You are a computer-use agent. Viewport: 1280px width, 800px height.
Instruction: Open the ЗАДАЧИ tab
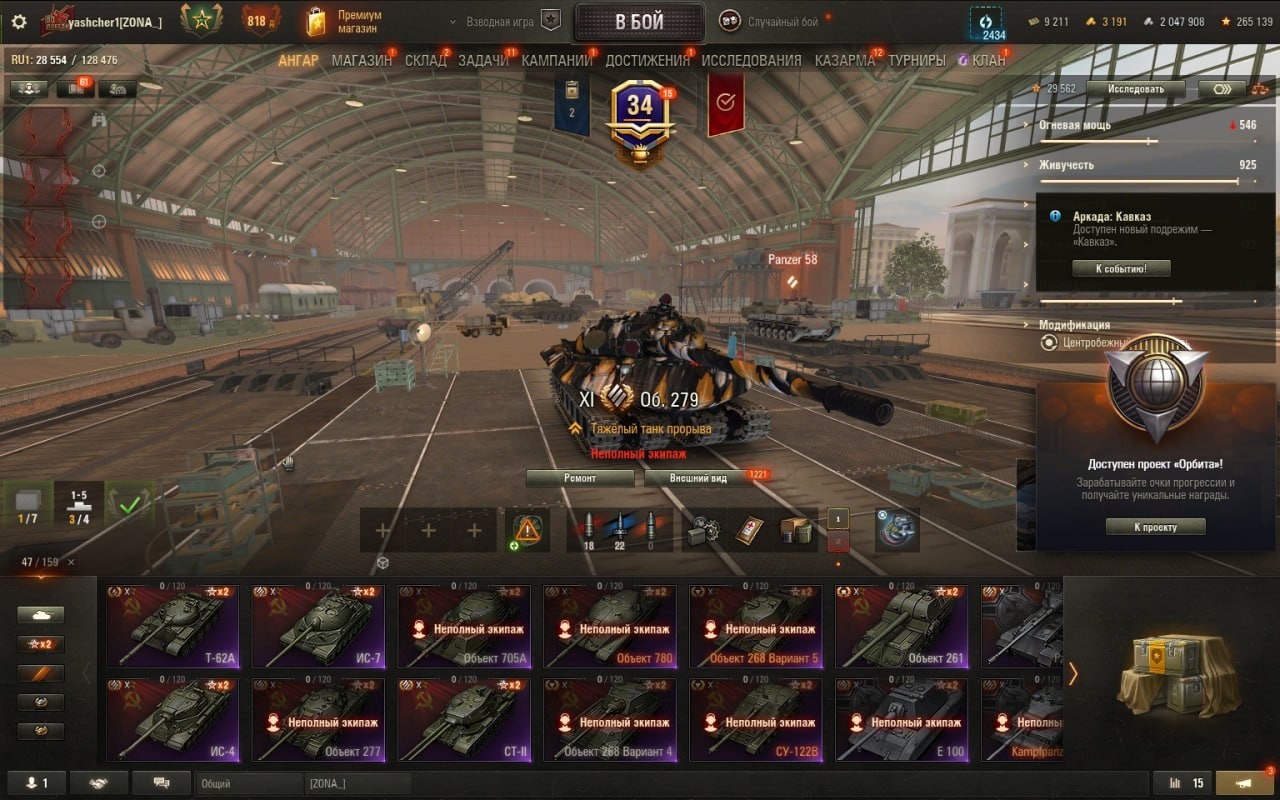click(483, 60)
